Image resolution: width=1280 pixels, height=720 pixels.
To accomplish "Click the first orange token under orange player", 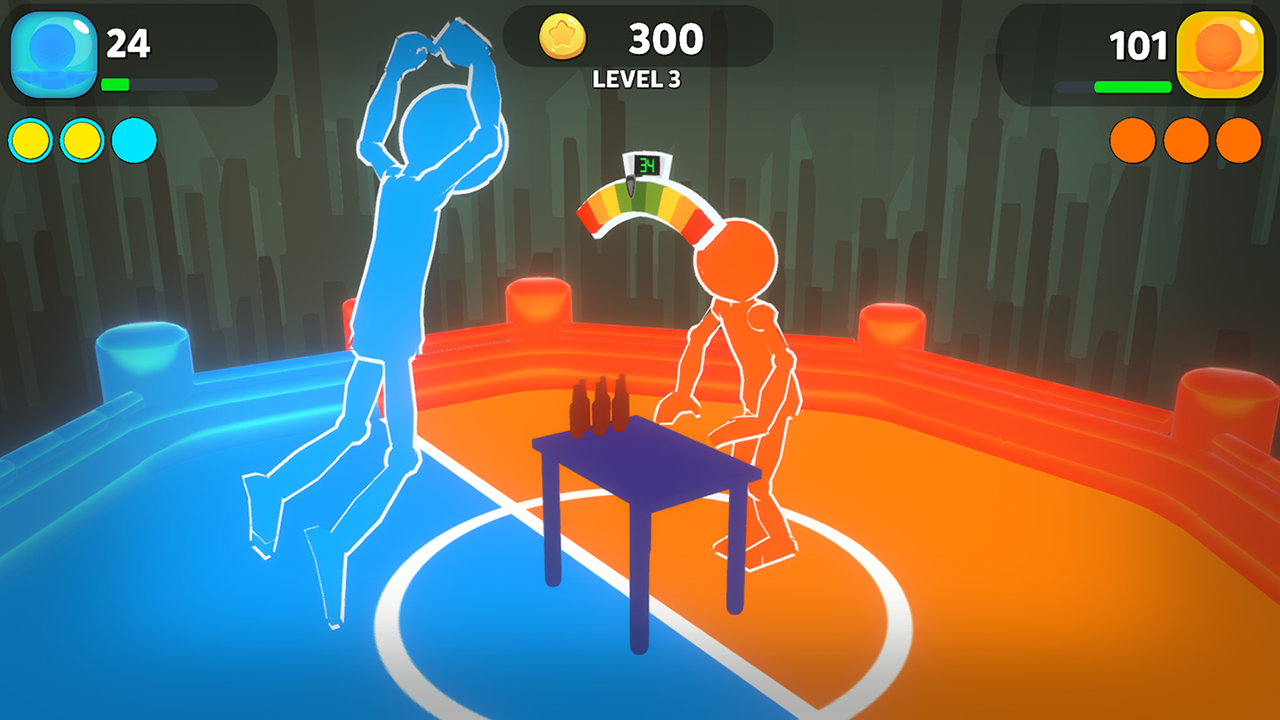I will coord(1132,139).
